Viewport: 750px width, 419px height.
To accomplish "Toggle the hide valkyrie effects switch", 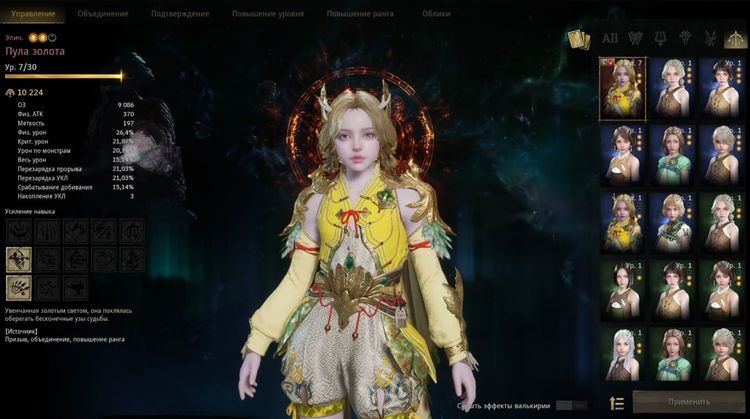I will (571, 405).
